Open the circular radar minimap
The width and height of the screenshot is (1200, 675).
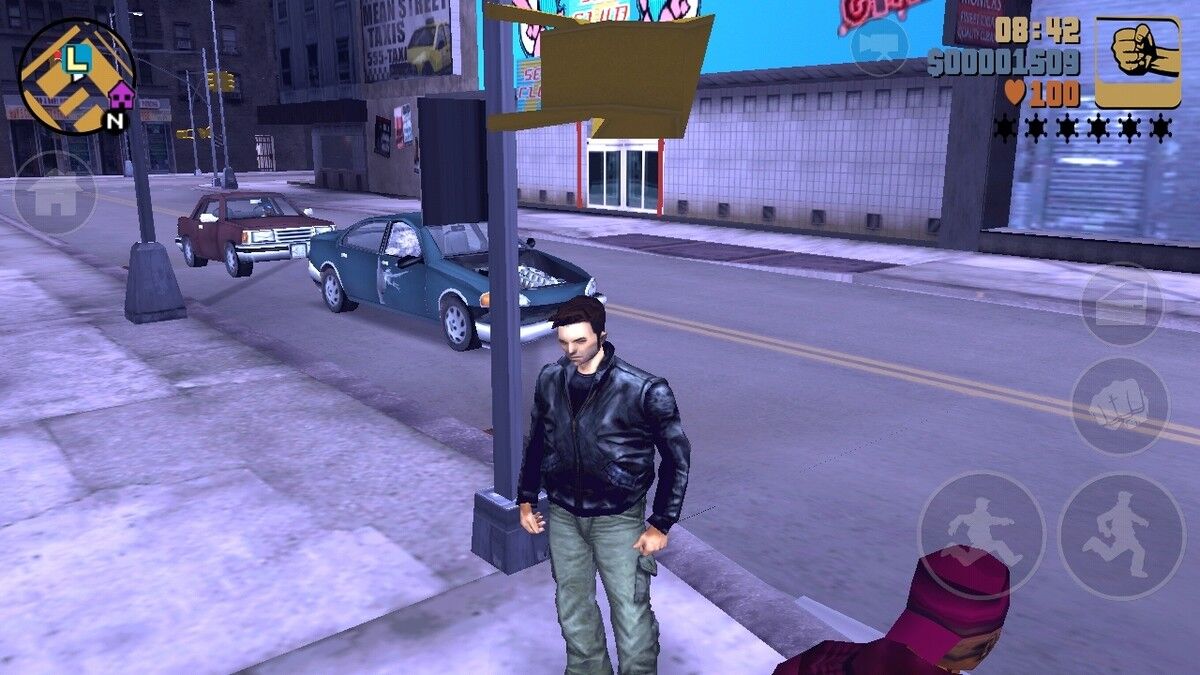(77, 77)
